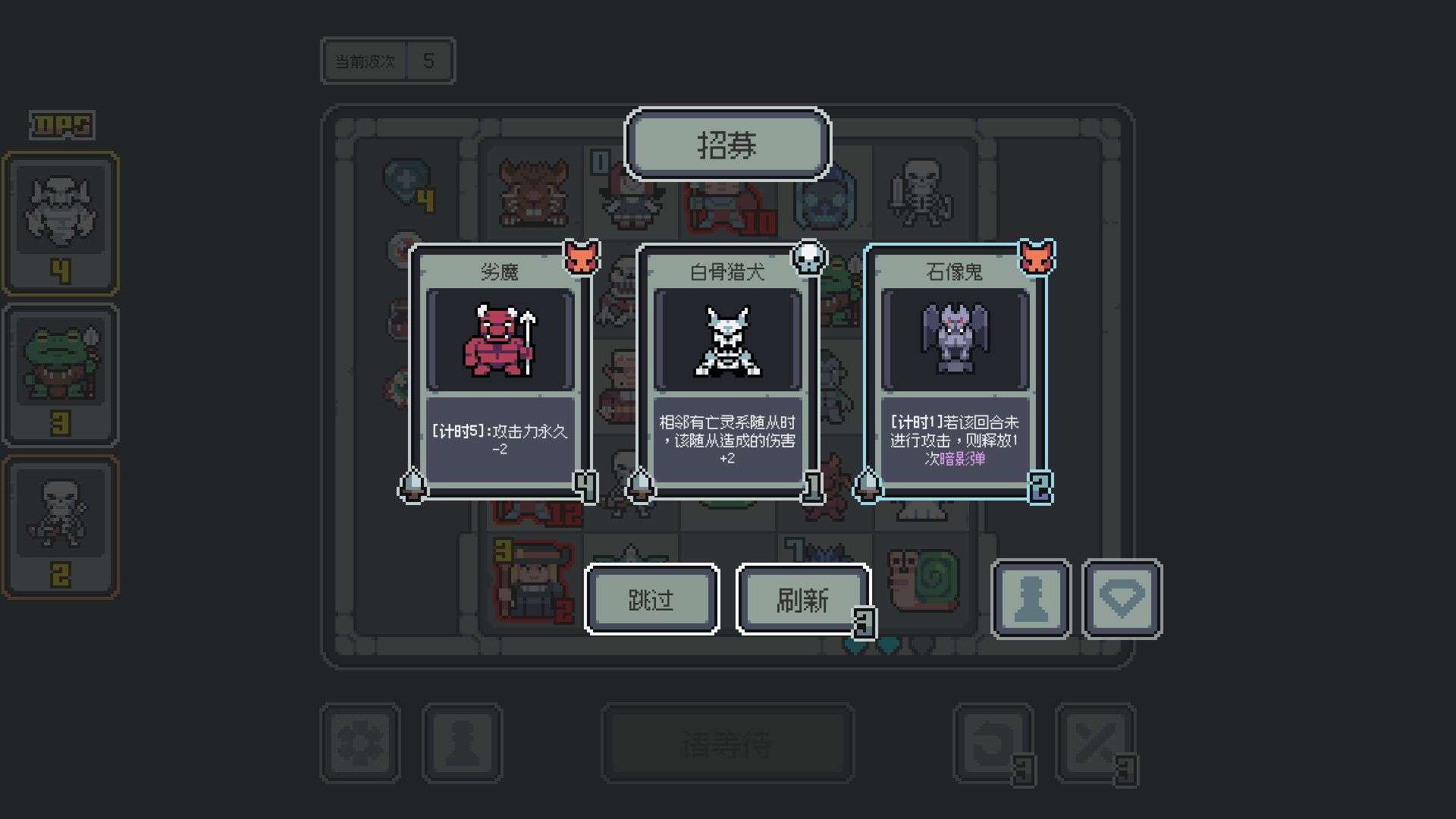1456x819 pixels.
Task: Select the skeleton boss portrait in left sidebar
Action: pos(61,220)
